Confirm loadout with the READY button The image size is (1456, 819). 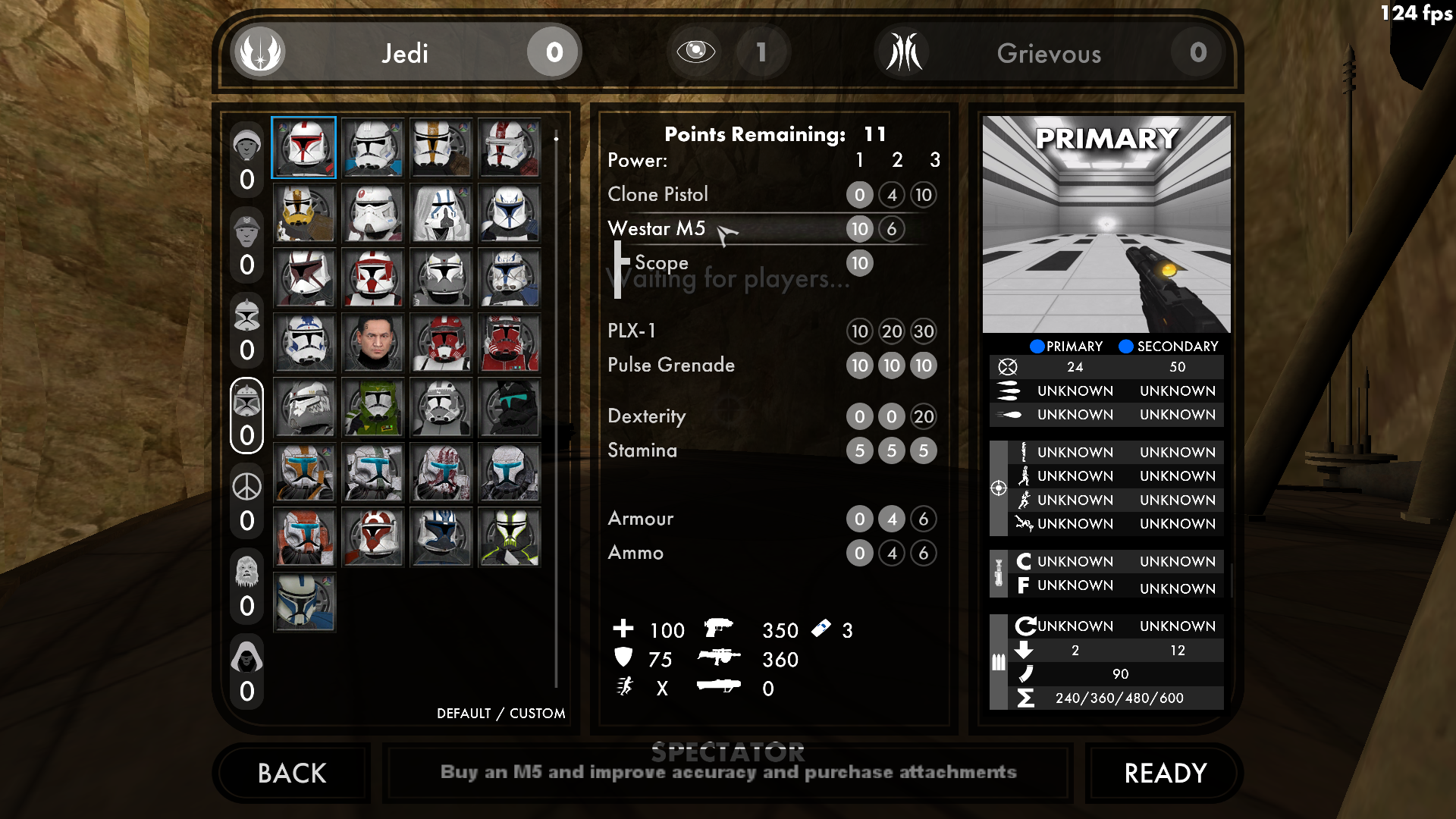point(1165,773)
